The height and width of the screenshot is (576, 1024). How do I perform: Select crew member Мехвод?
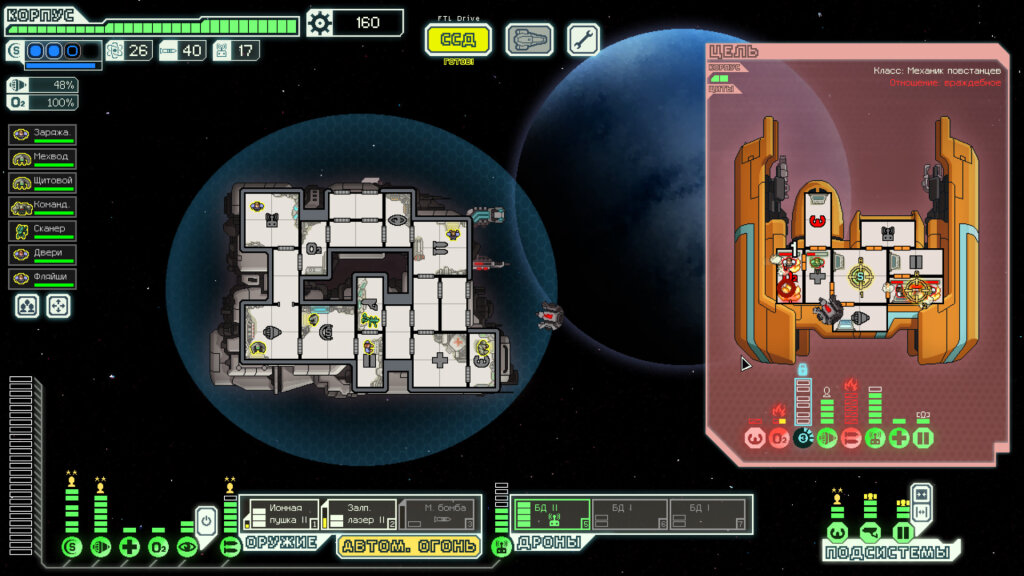coord(43,158)
